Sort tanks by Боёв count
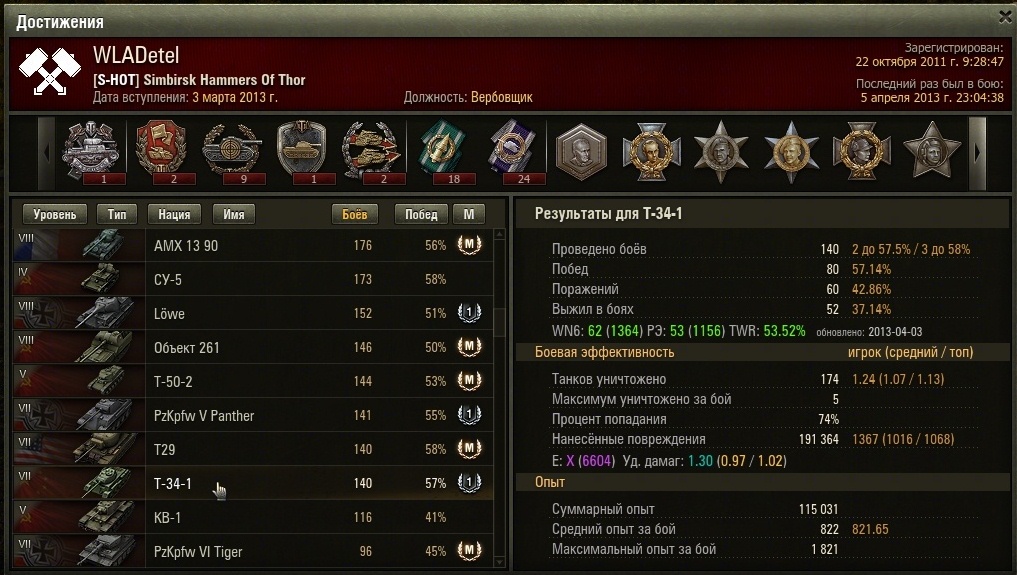 click(x=355, y=215)
